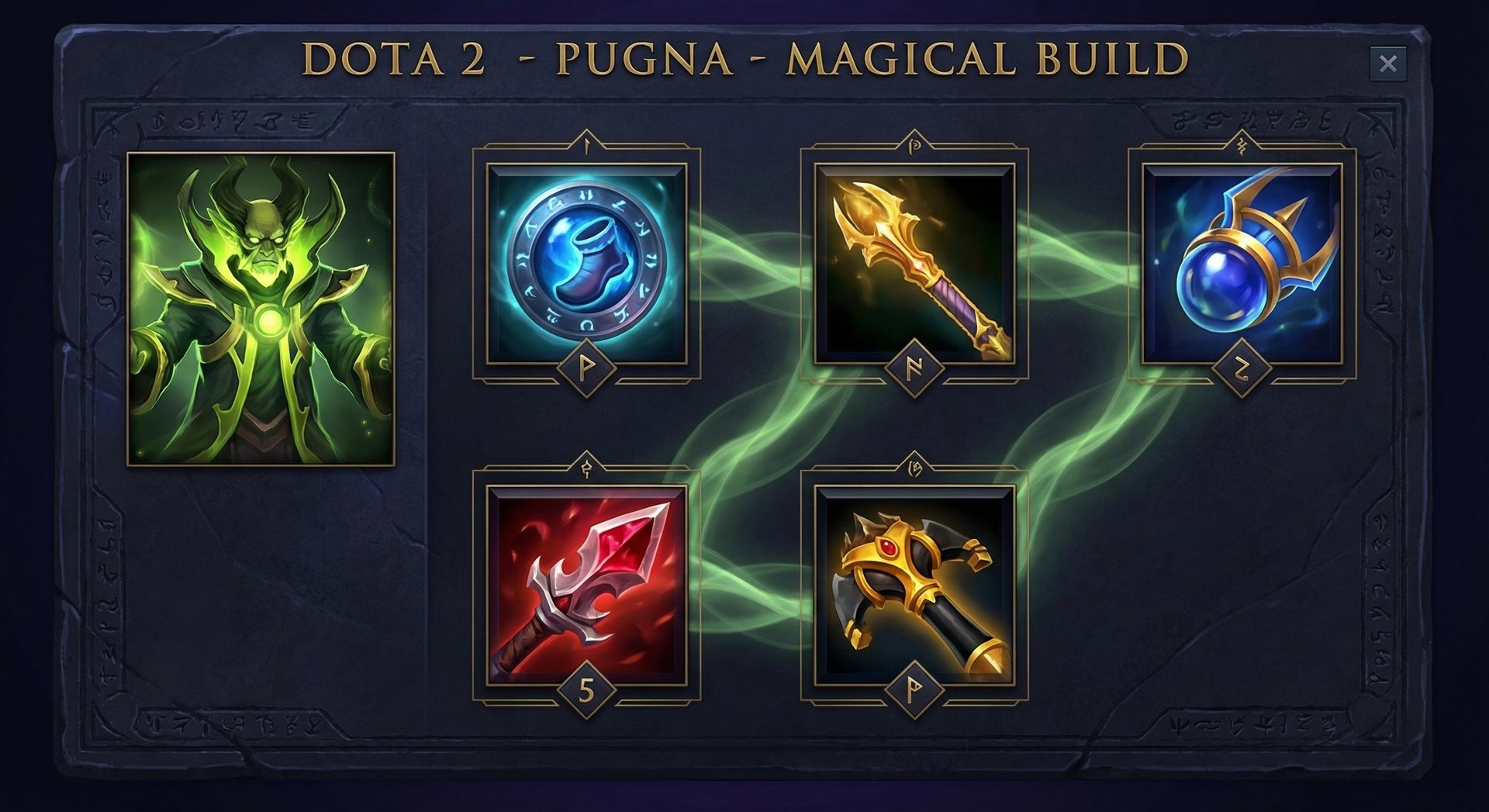Click the rune badge atop the Dagon frame
The width and height of the screenshot is (1489, 812).
coord(587,469)
